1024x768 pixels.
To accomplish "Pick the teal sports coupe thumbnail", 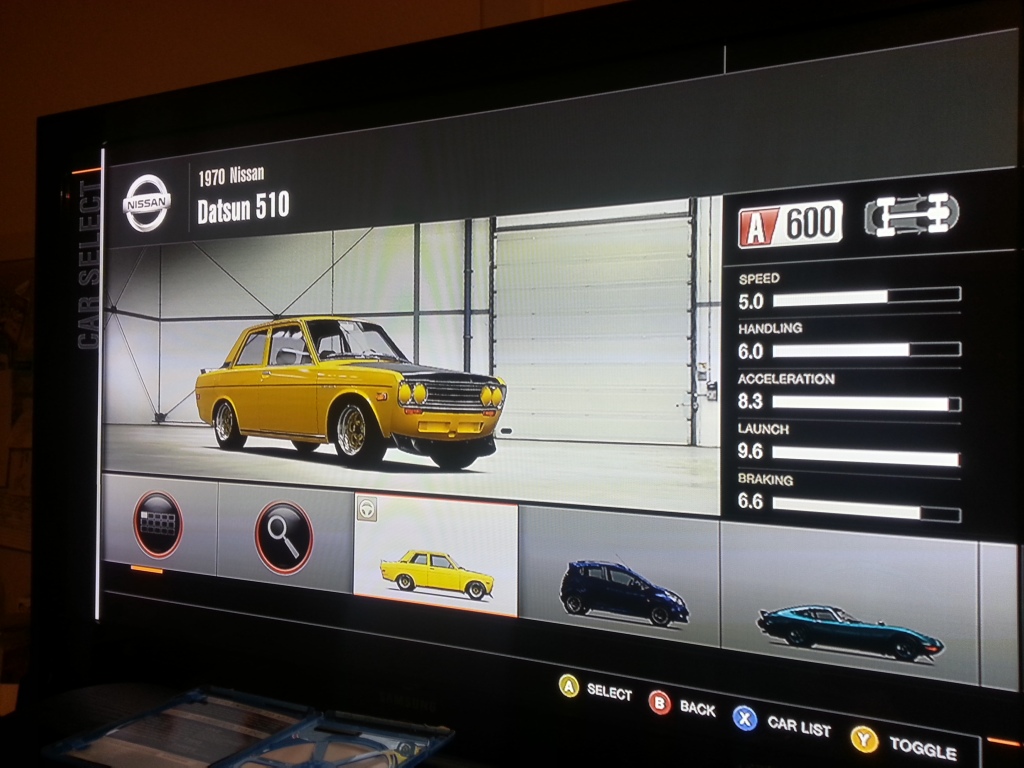I will tap(848, 615).
